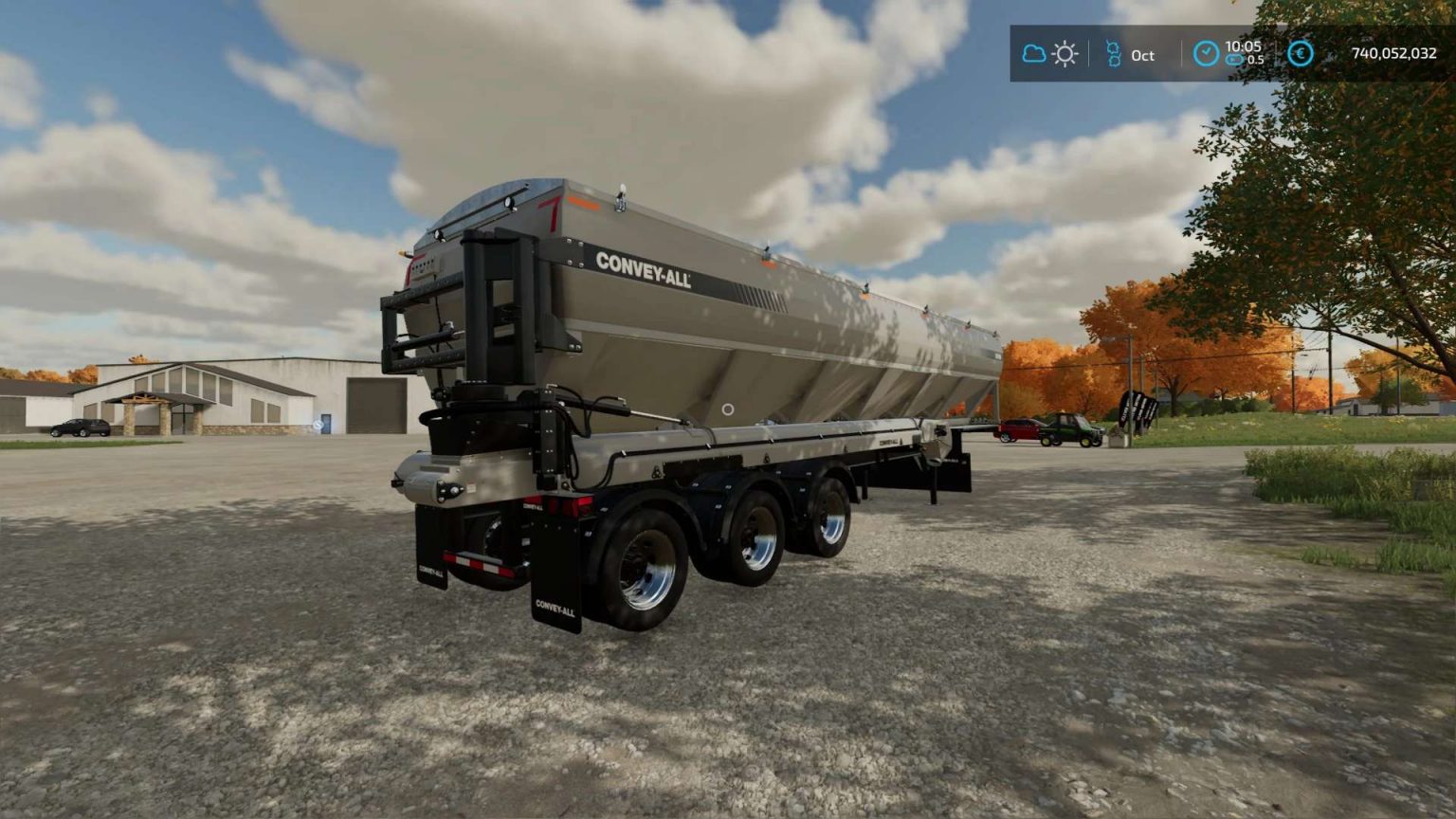Screen dimensions: 1456x819
Task: Click the Euro currency icon
Action: pyautogui.click(x=1301, y=55)
